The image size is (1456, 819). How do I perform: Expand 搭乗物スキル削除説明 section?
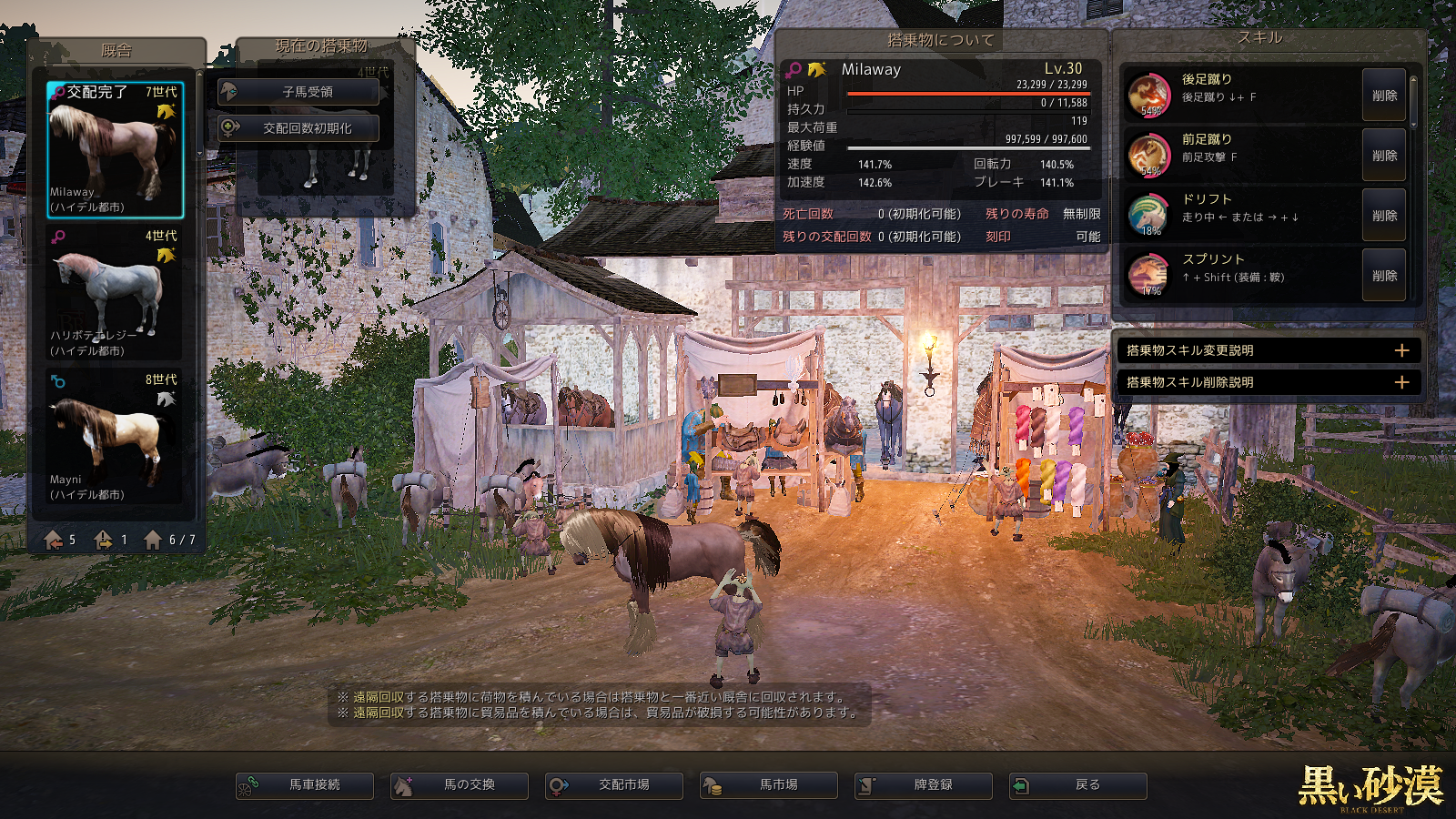coord(1401,382)
